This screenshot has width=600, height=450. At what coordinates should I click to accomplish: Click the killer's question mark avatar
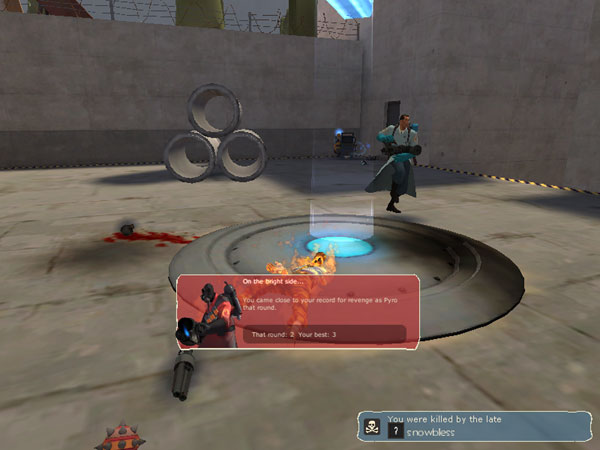[x=396, y=432]
